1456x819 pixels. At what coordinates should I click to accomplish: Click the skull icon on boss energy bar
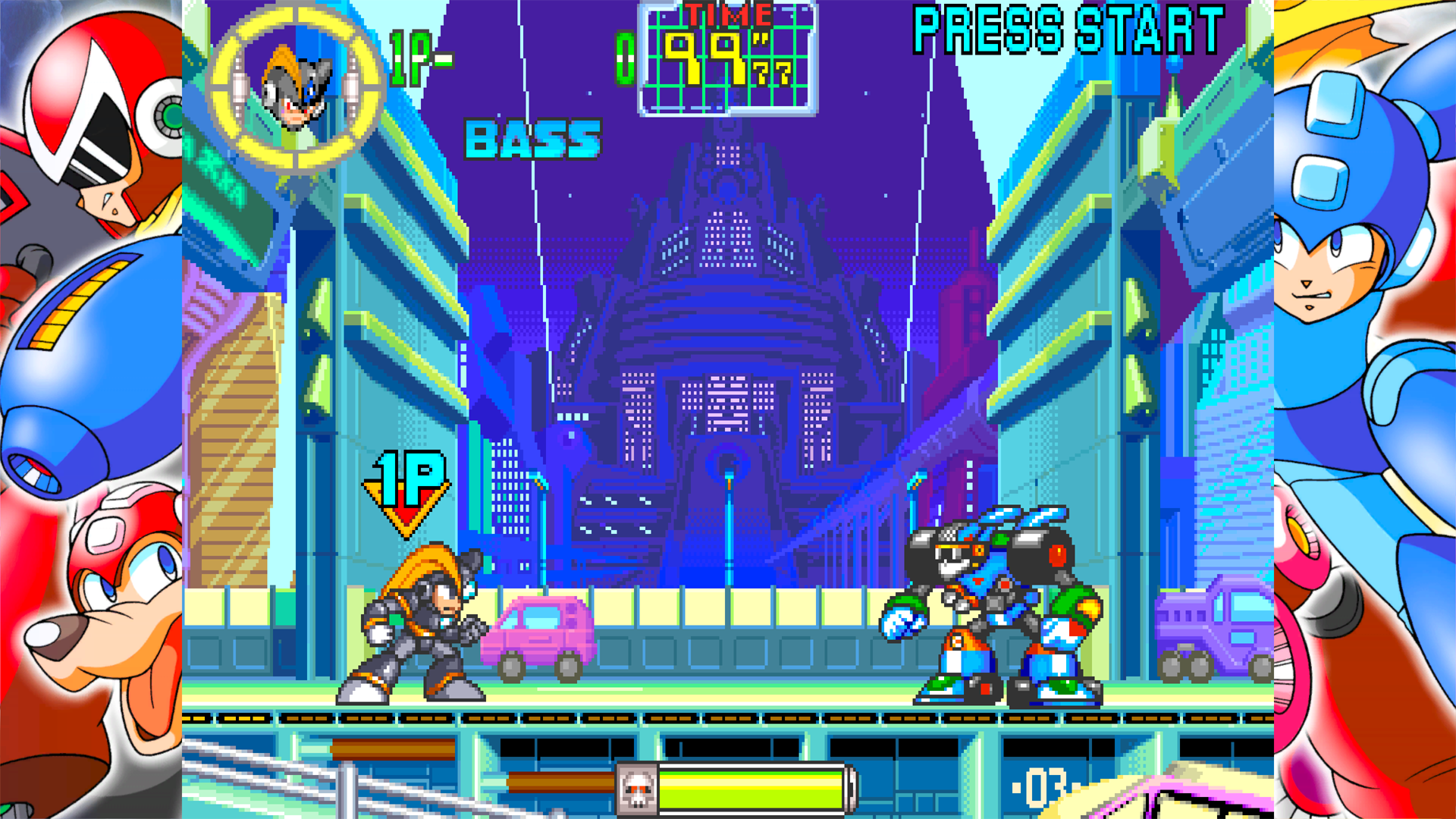637,791
